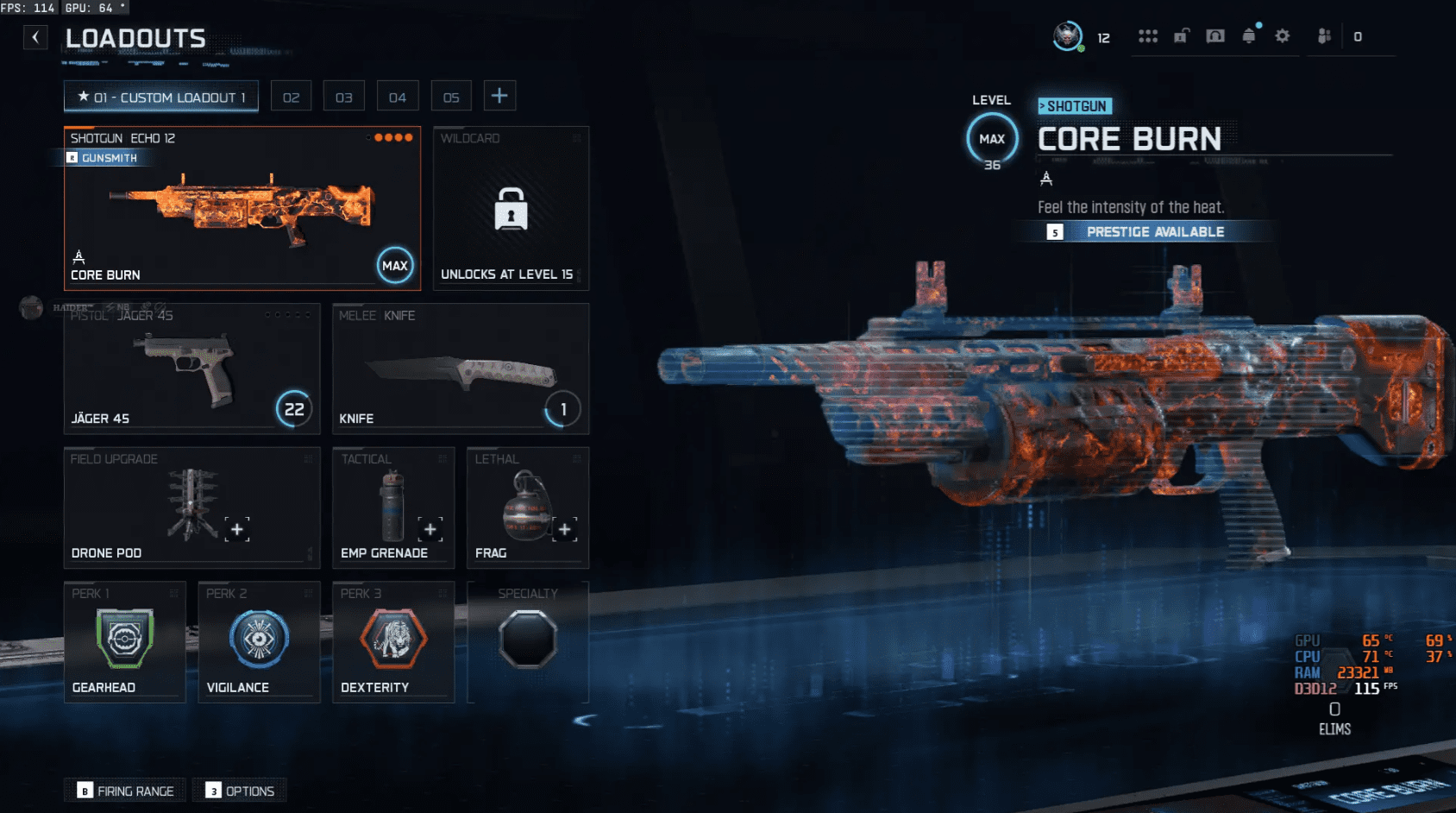Select the Knife melee slot
Screen dimensions: 1456x813
461,369
